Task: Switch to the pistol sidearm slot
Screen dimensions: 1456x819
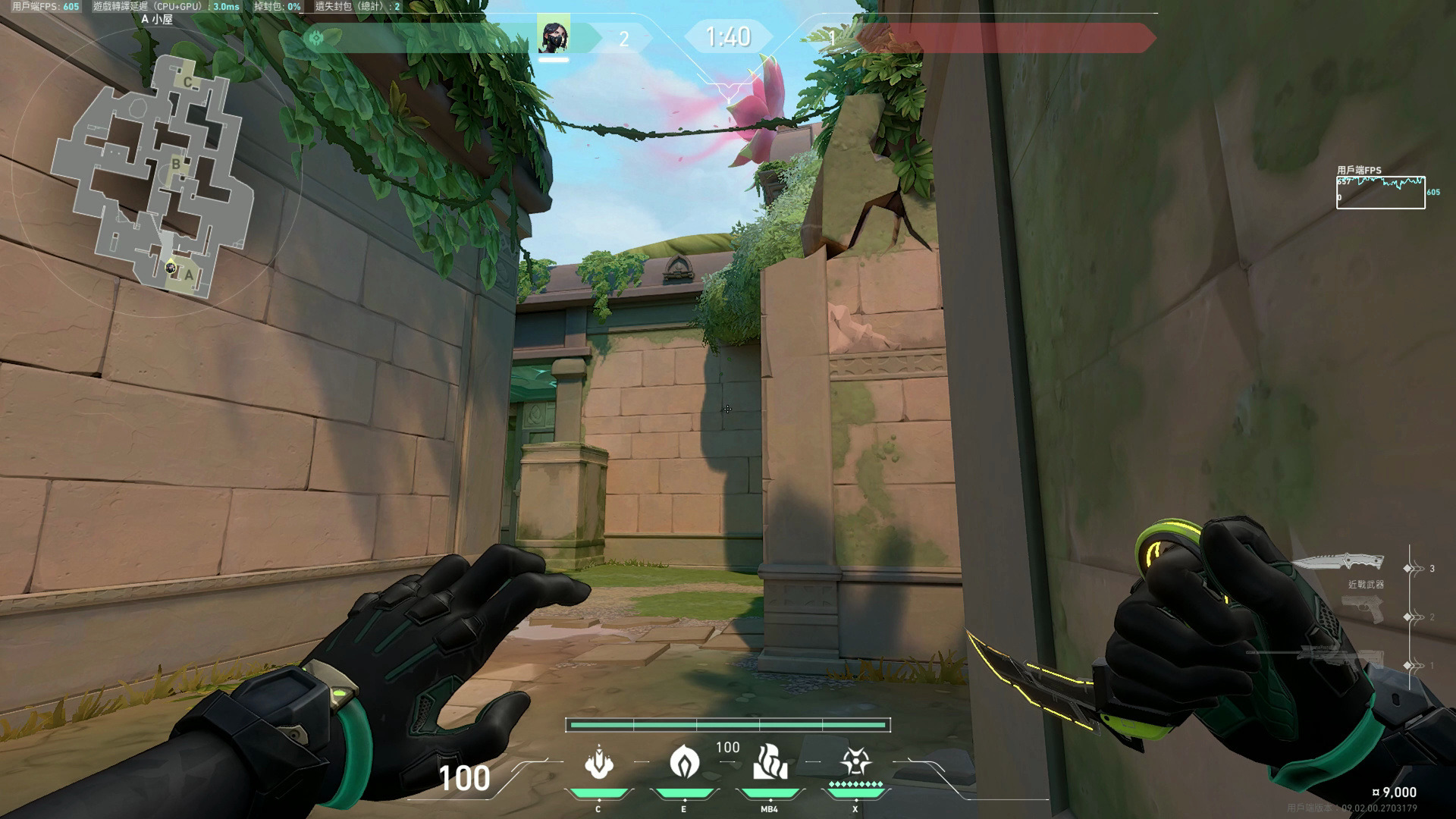Action: point(1363,610)
